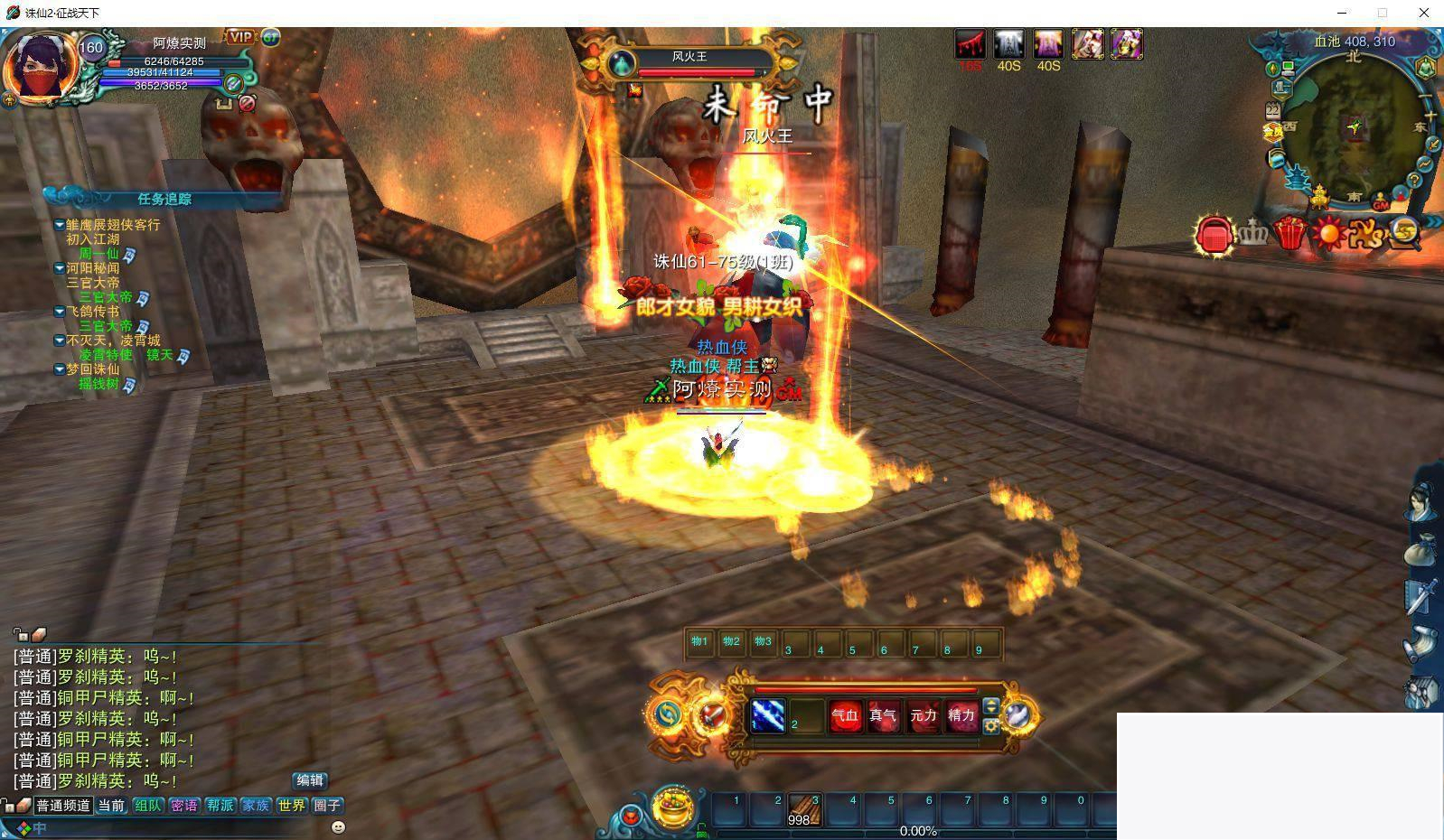Click the 编辑 chat edit button

click(x=310, y=780)
